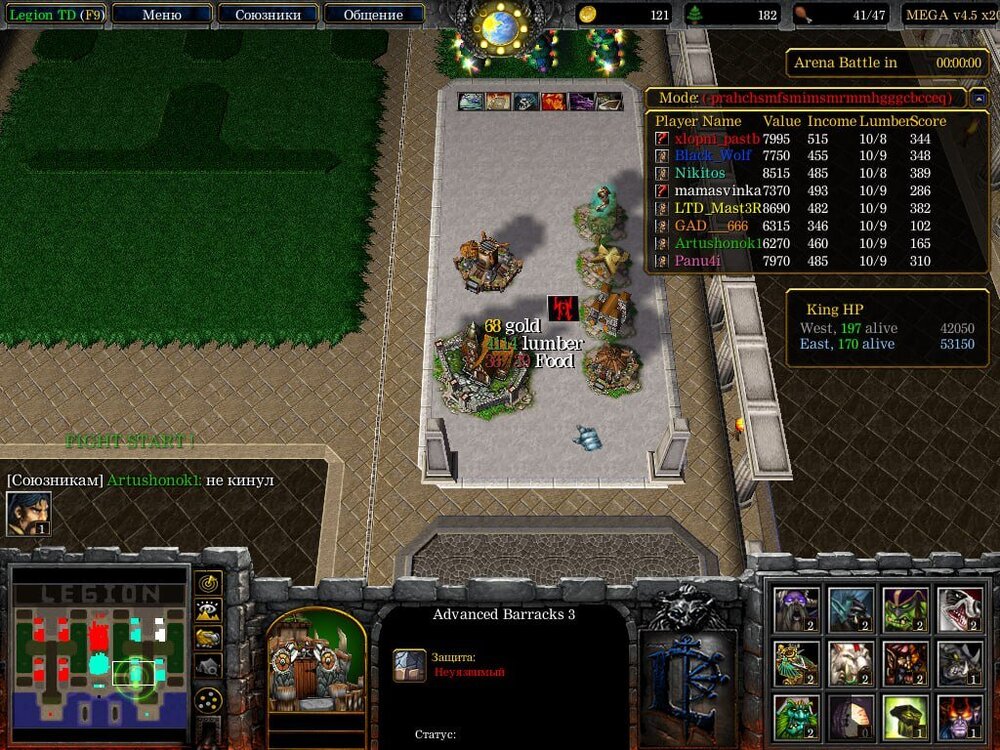Open the Союзники allies menu
Viewport: 1000px width, 750px height.
(267, 15)
